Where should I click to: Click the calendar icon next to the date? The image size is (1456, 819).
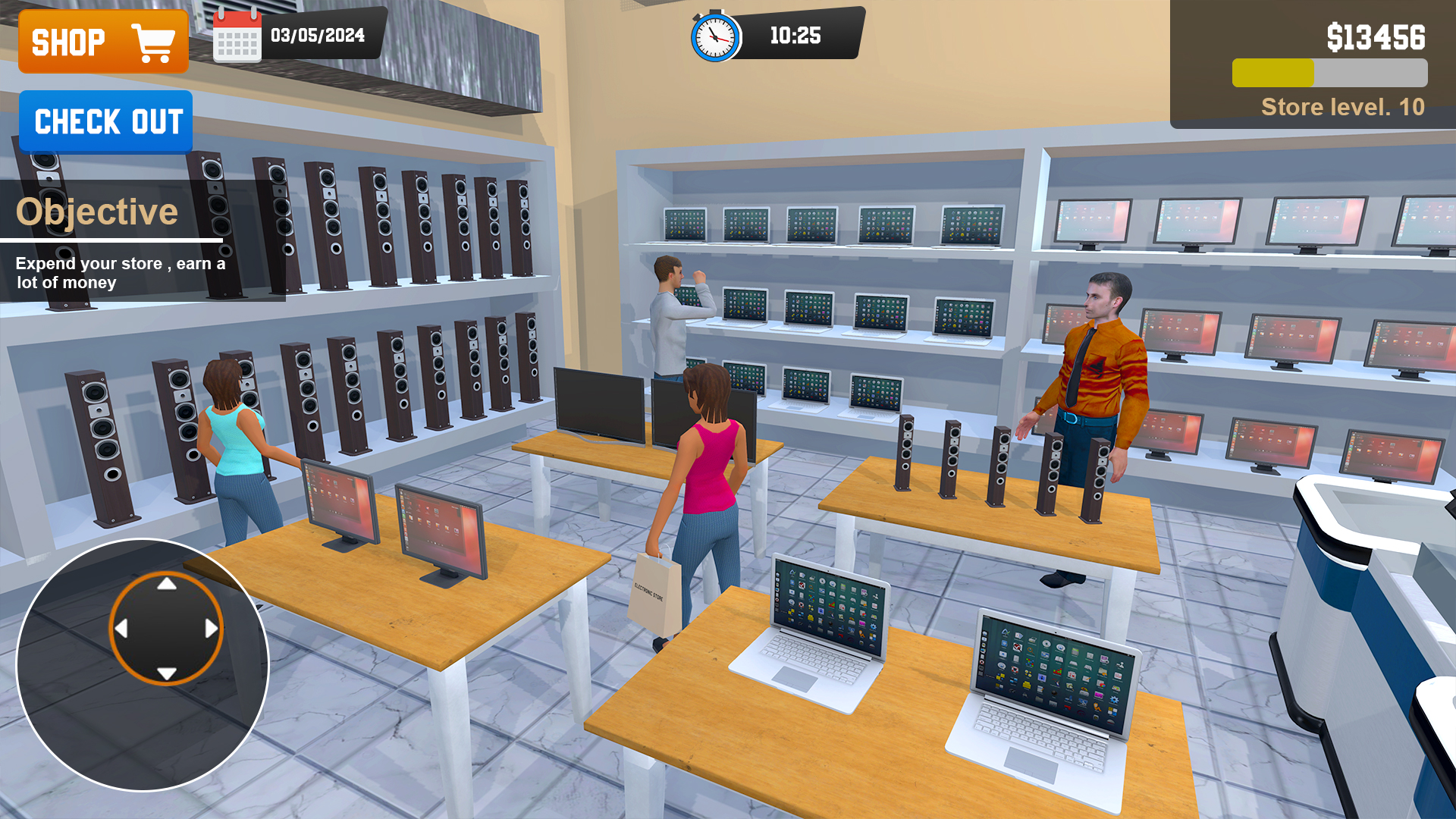236,34
